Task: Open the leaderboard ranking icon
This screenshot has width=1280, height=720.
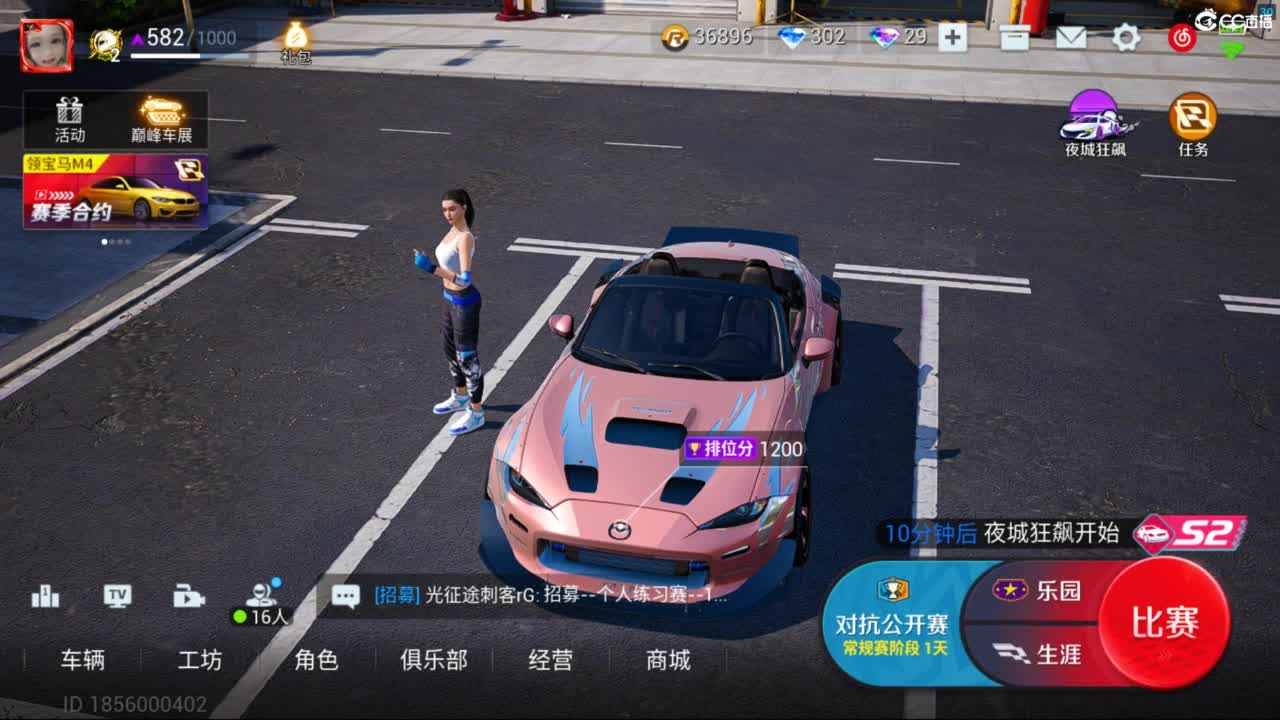Action: [44, 596]
